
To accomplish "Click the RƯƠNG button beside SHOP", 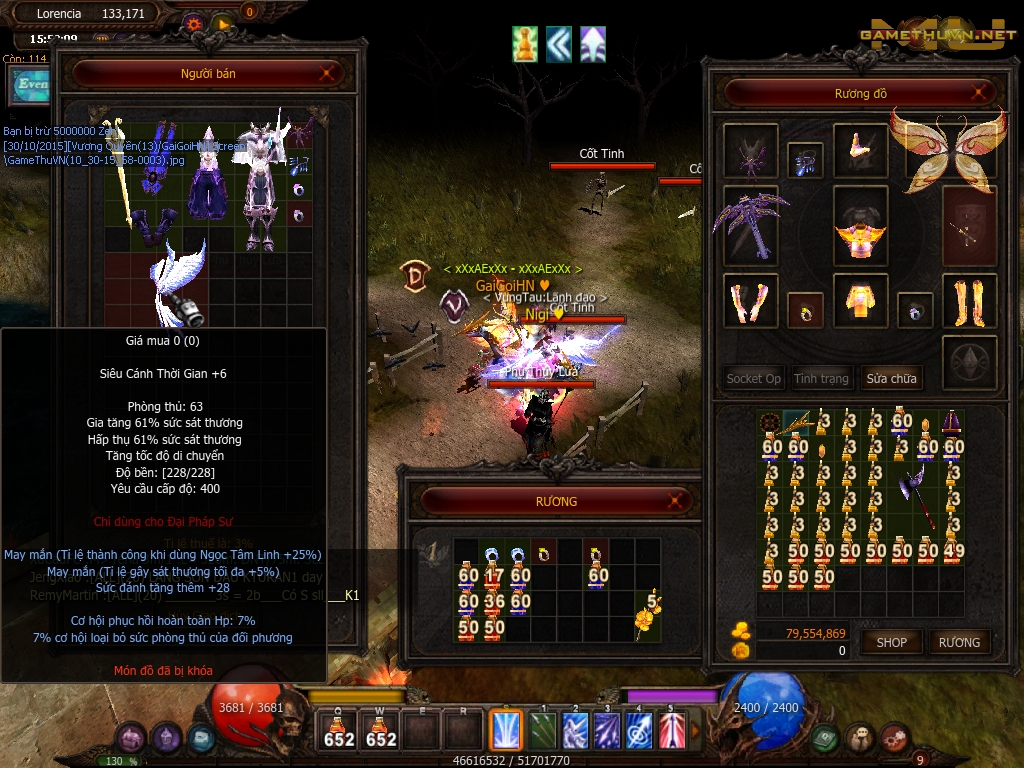I will [959, 642].
